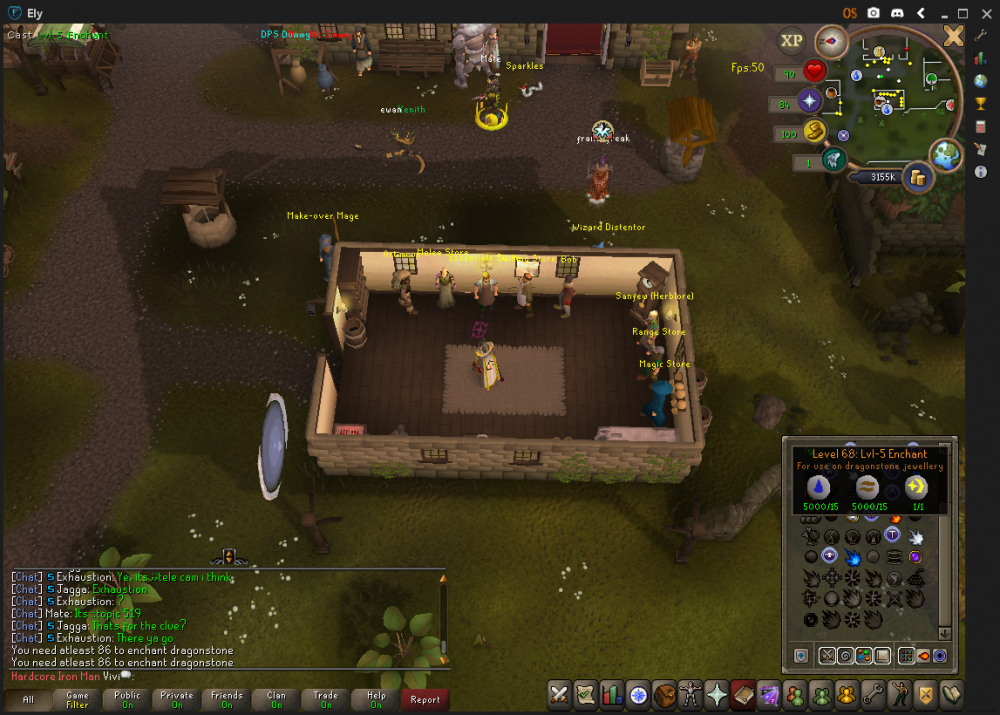The height and width of the screenshot is (715, 1000).
Task: Open the running man emotes tab
Action: 898,693
